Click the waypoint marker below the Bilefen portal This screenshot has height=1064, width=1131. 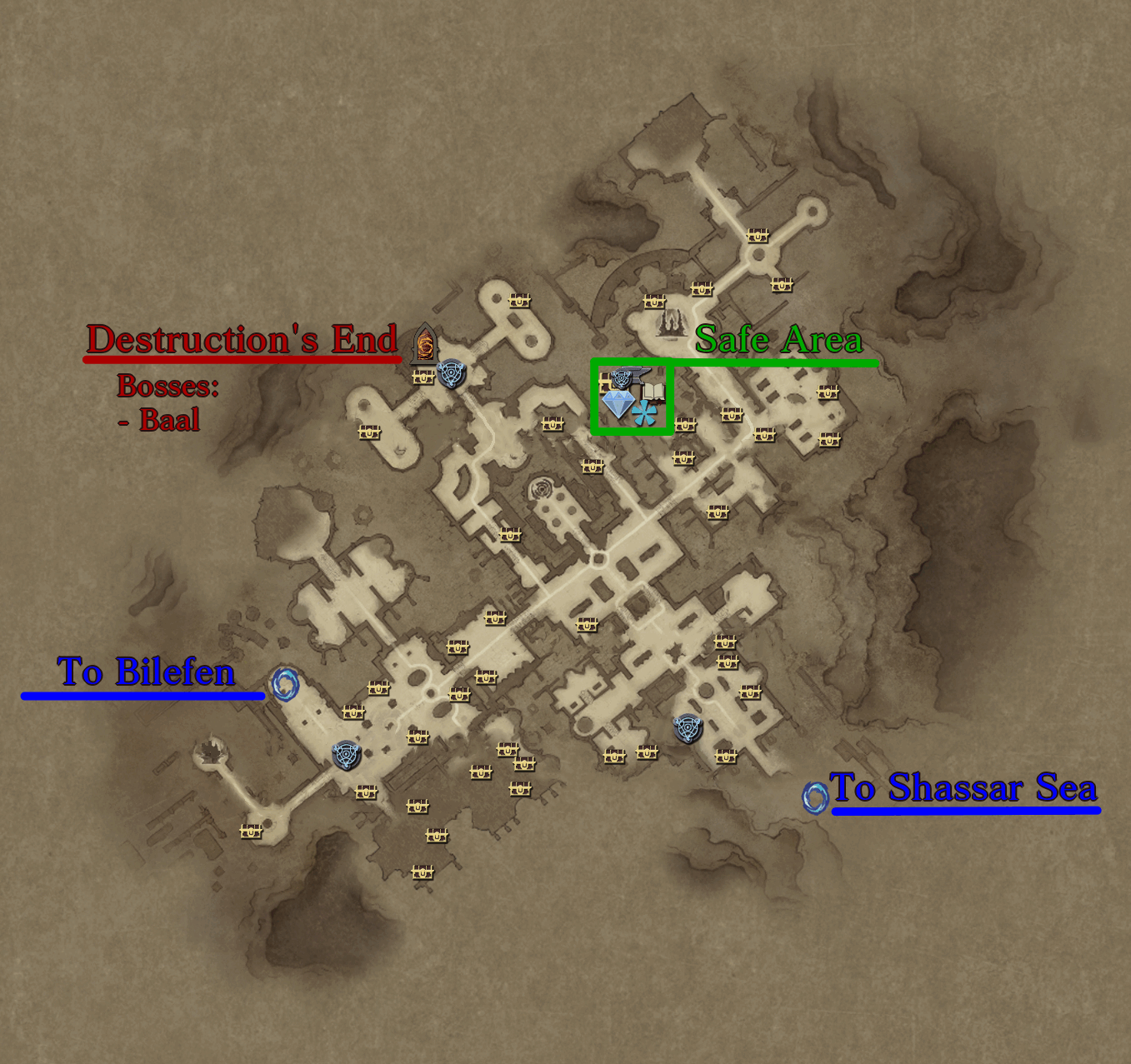[x=345, y=757]
